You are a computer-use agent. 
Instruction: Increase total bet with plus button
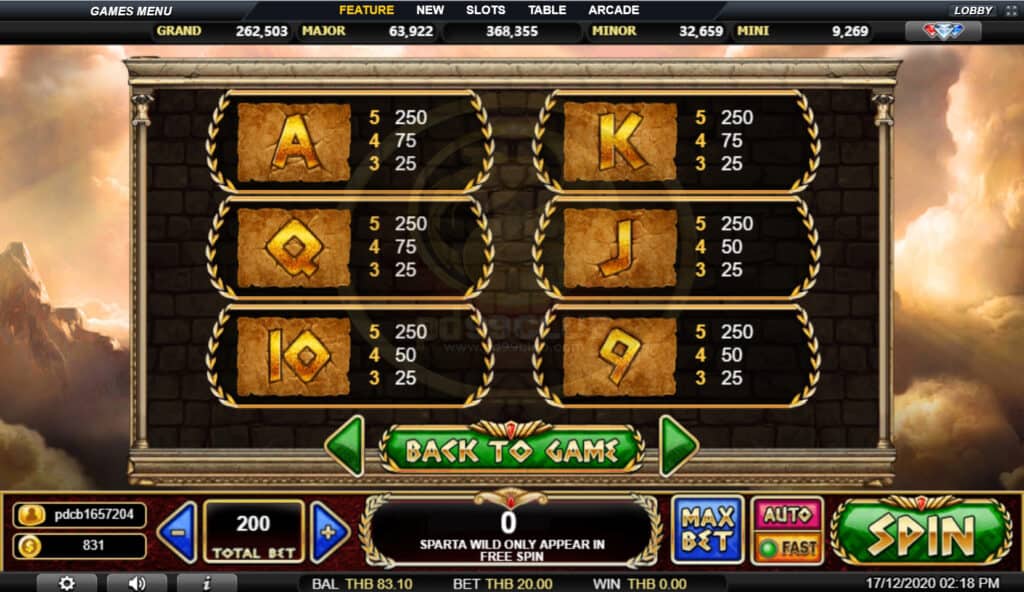[x=329, y=531]
